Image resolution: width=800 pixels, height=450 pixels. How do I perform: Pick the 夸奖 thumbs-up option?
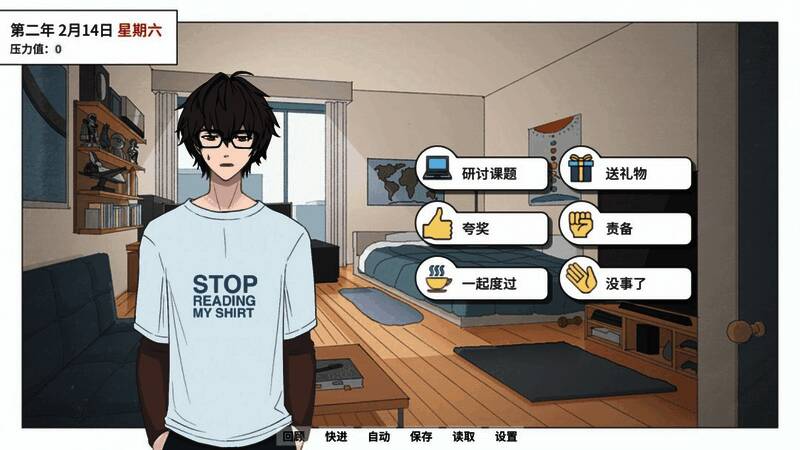point(484,228)
